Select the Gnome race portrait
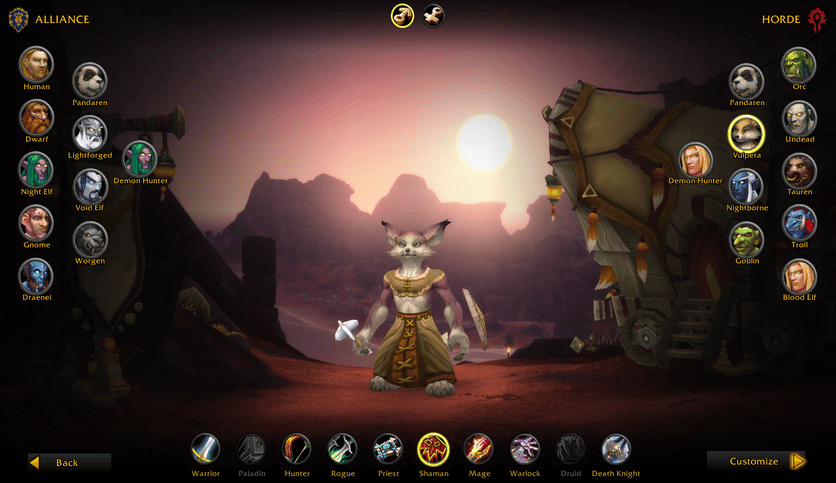Viewport: 836px width, 483px height. (36, 223)
